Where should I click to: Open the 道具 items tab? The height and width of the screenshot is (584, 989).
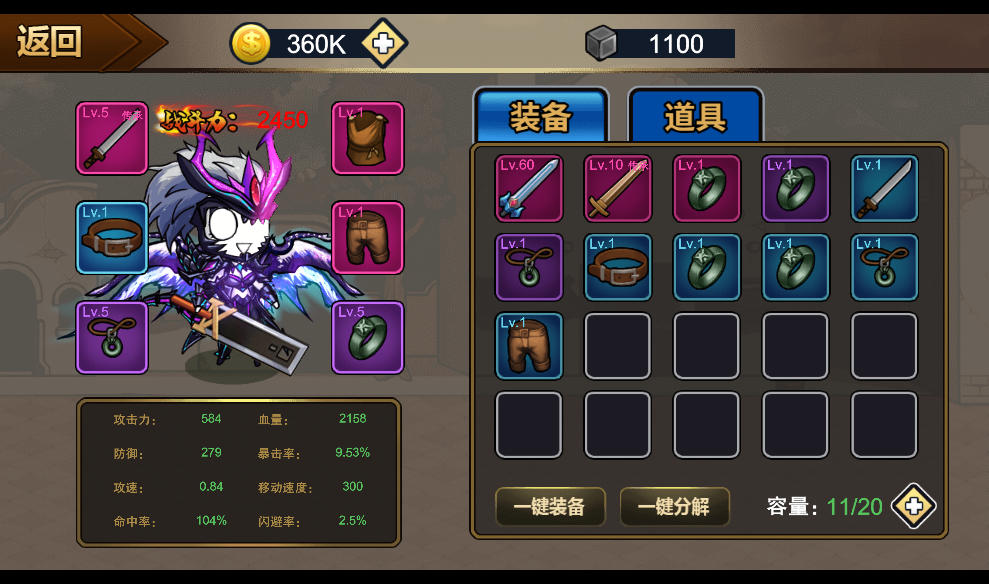(695, 118)
